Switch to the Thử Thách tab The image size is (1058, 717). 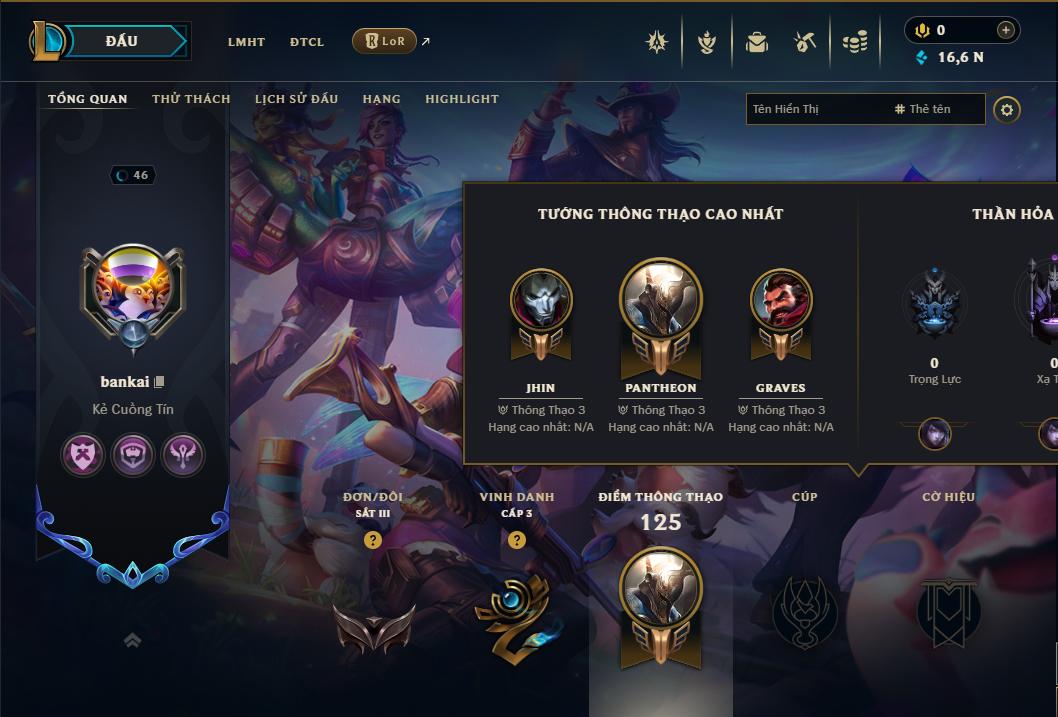tap(191, 99)
